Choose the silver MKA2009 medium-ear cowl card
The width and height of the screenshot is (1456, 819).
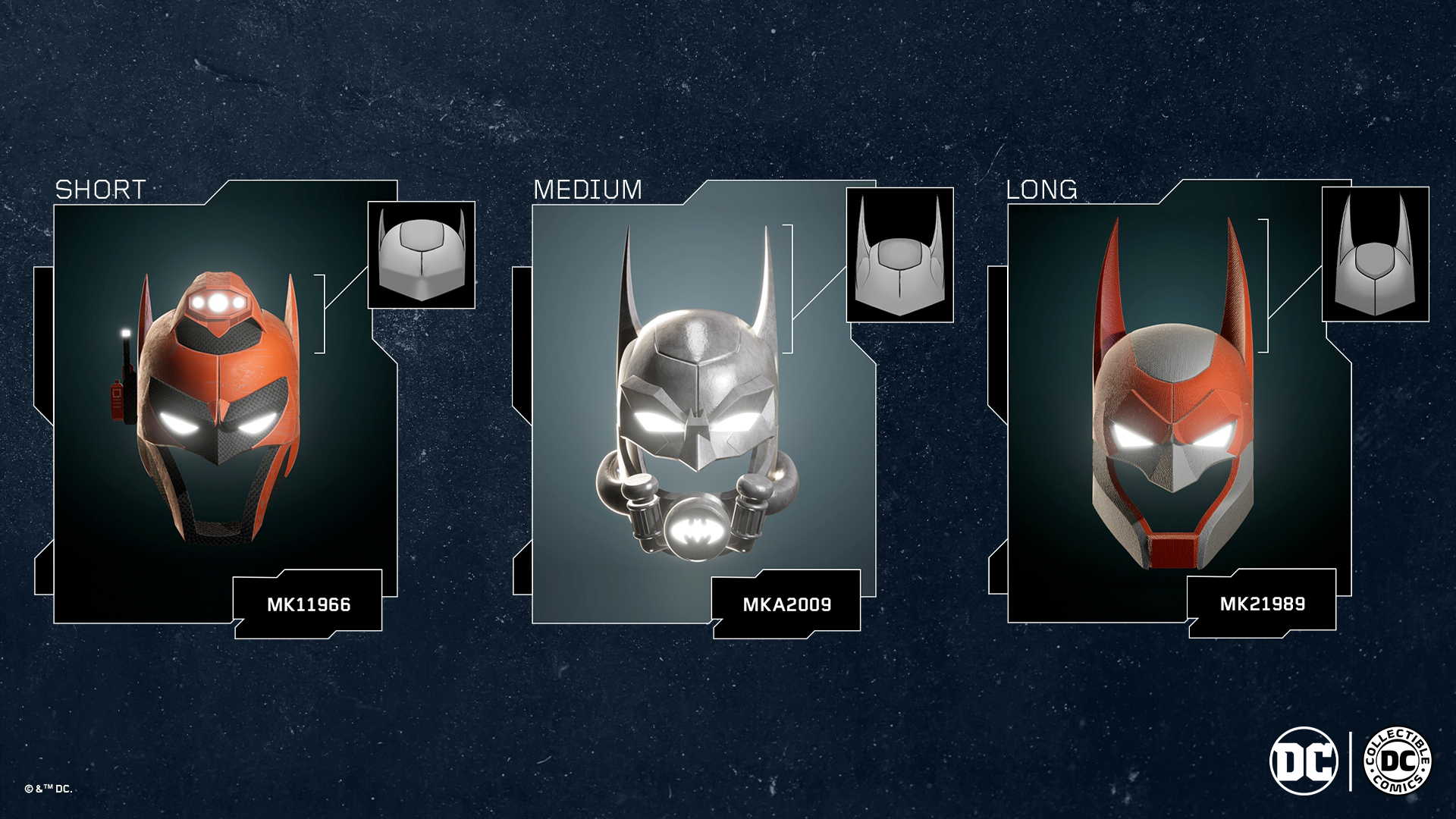(x=698, y=409)
